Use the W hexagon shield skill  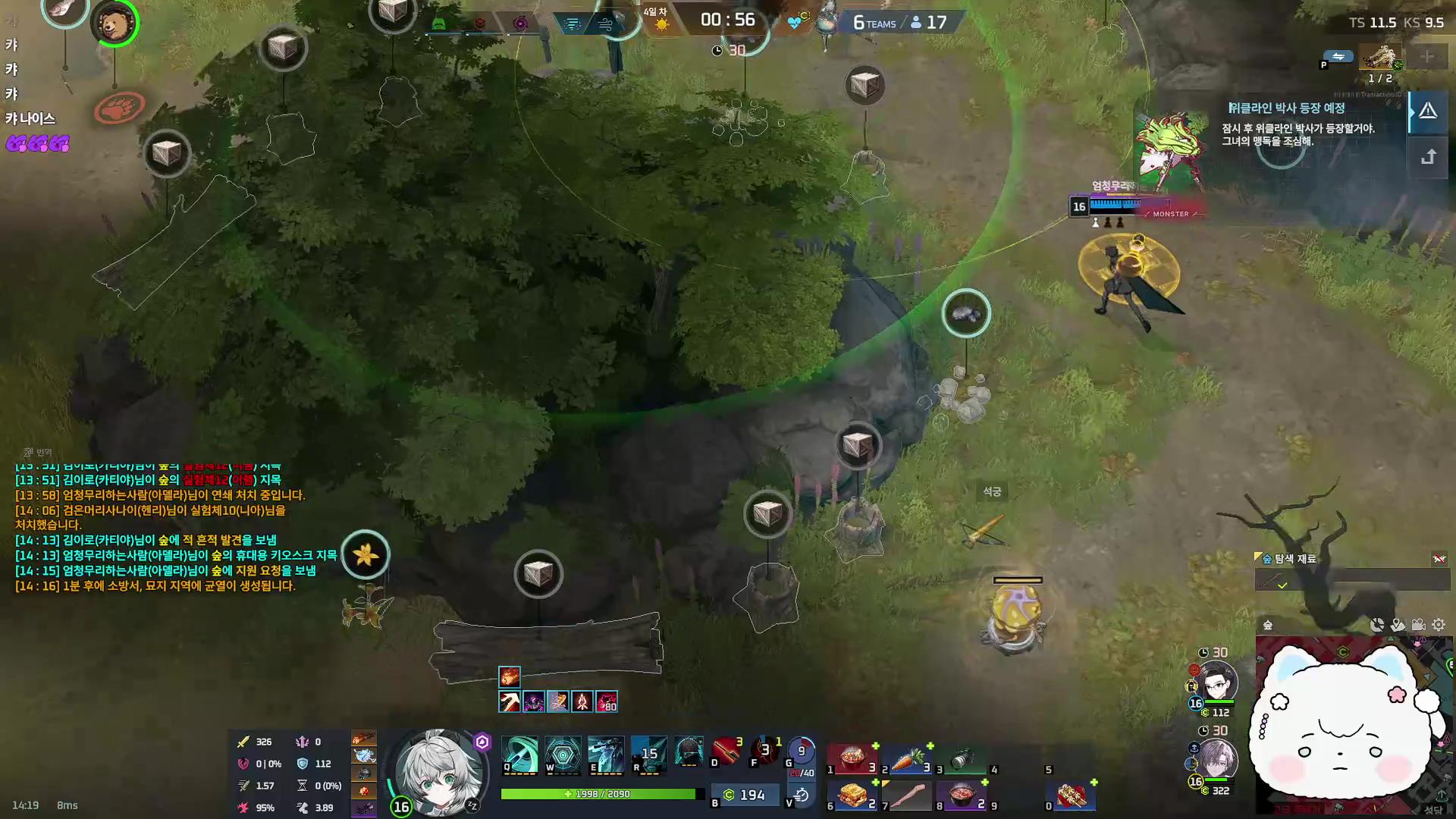(x=563, y=755)
